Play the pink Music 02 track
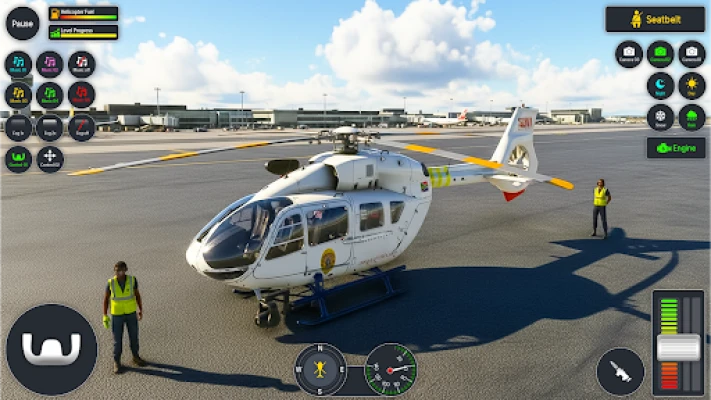Viewport: 711px width, 400px height. [x=50, y=64]
